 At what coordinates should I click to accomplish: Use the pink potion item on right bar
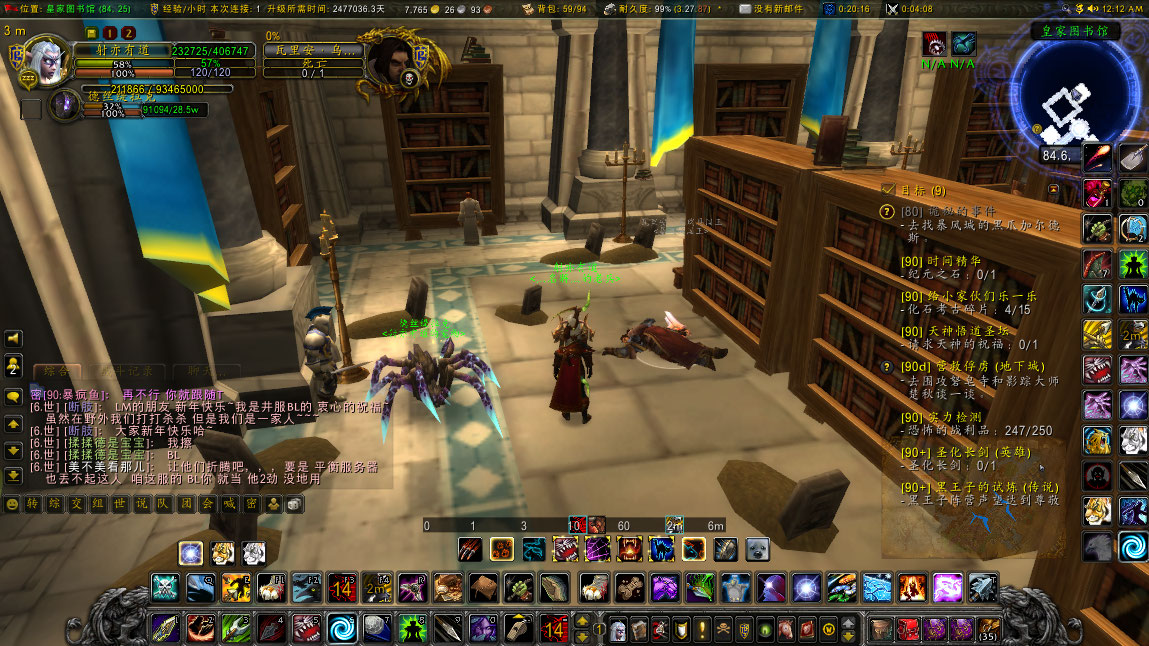click(x=1097, y=191)
